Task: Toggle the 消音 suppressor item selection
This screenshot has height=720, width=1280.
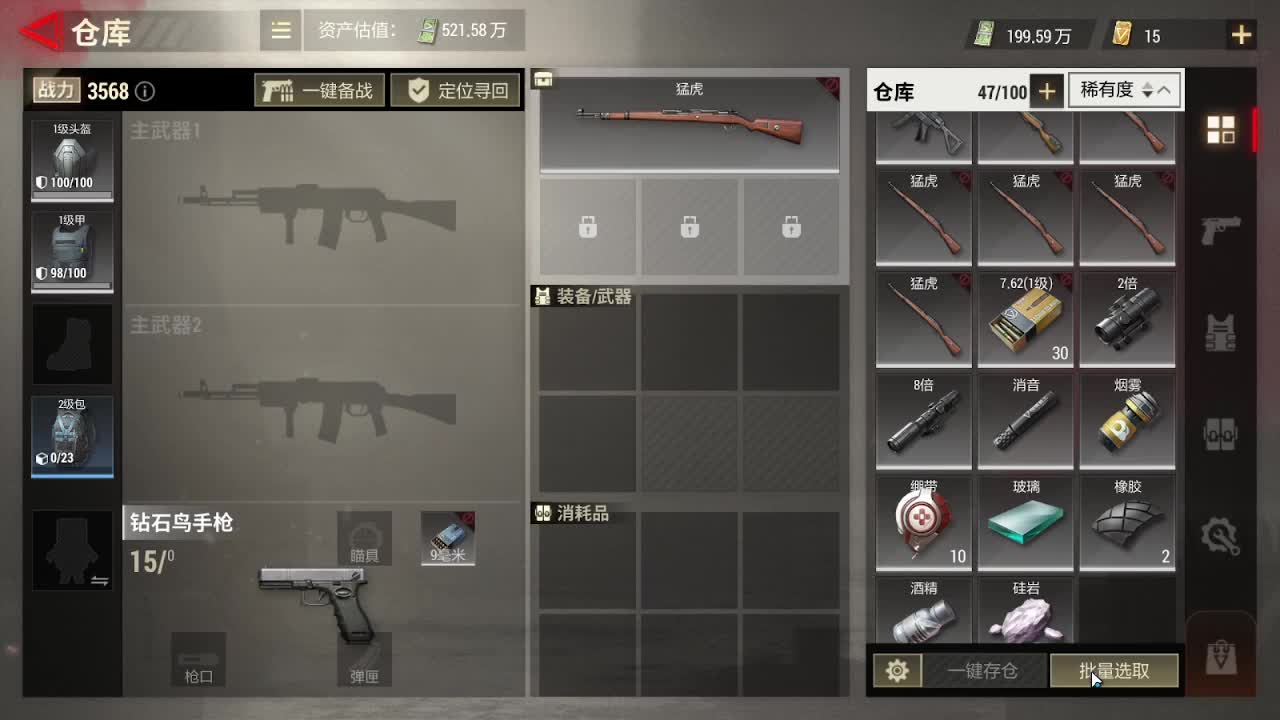Action: 1024,420
